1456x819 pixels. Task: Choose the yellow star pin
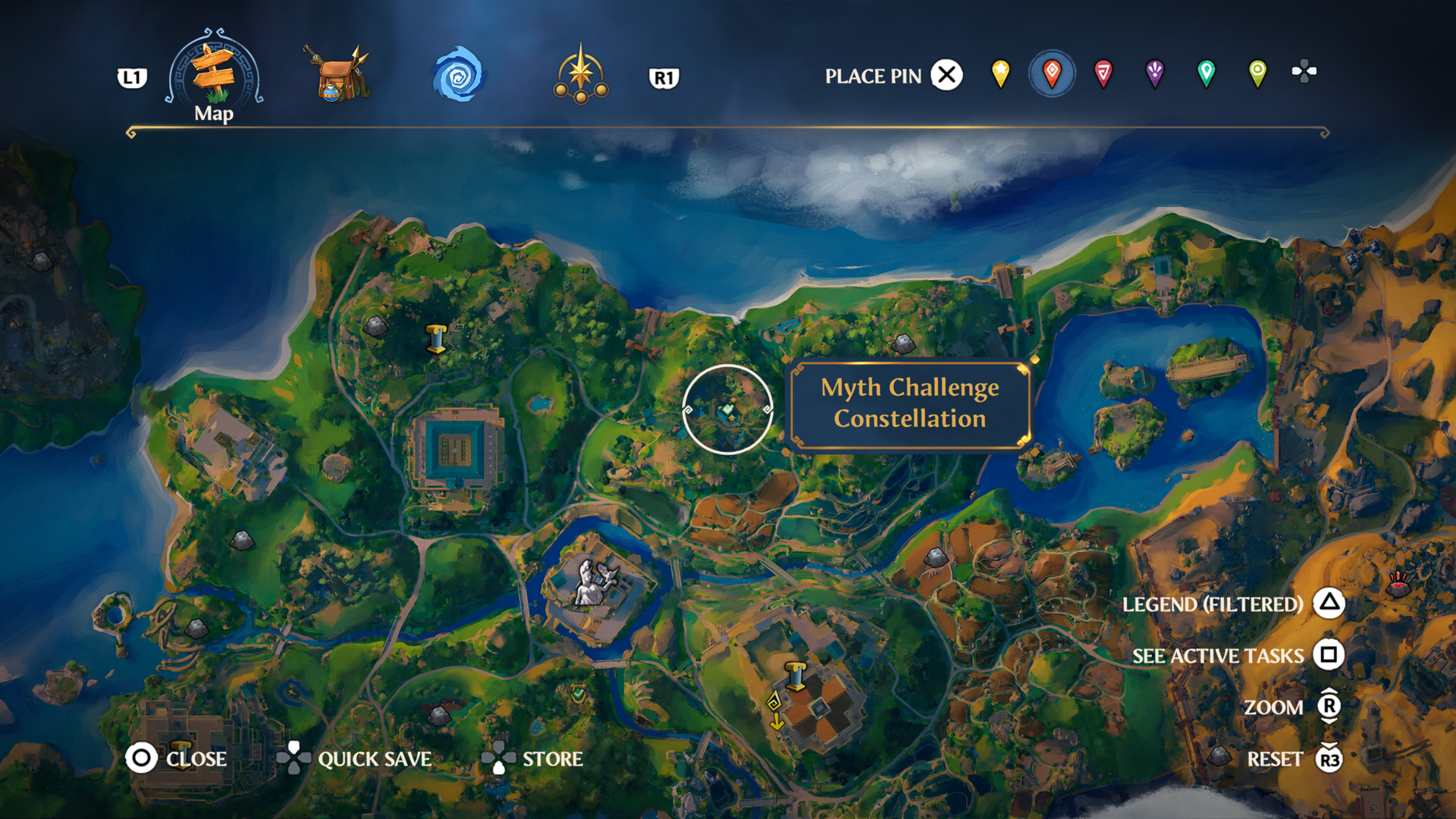(x=1000, y=74)
